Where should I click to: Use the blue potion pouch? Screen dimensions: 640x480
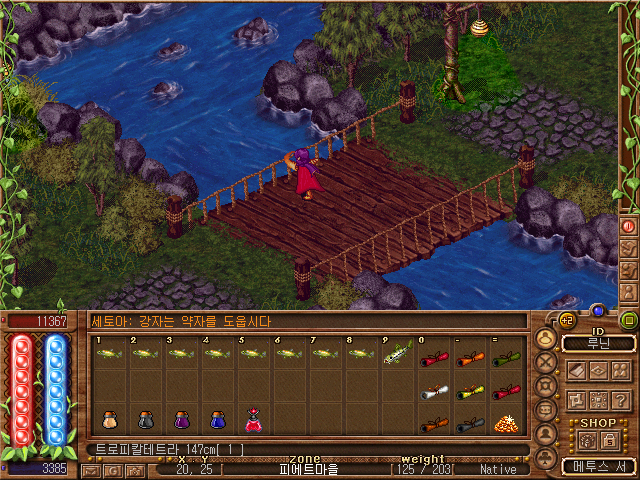point(217,420)
